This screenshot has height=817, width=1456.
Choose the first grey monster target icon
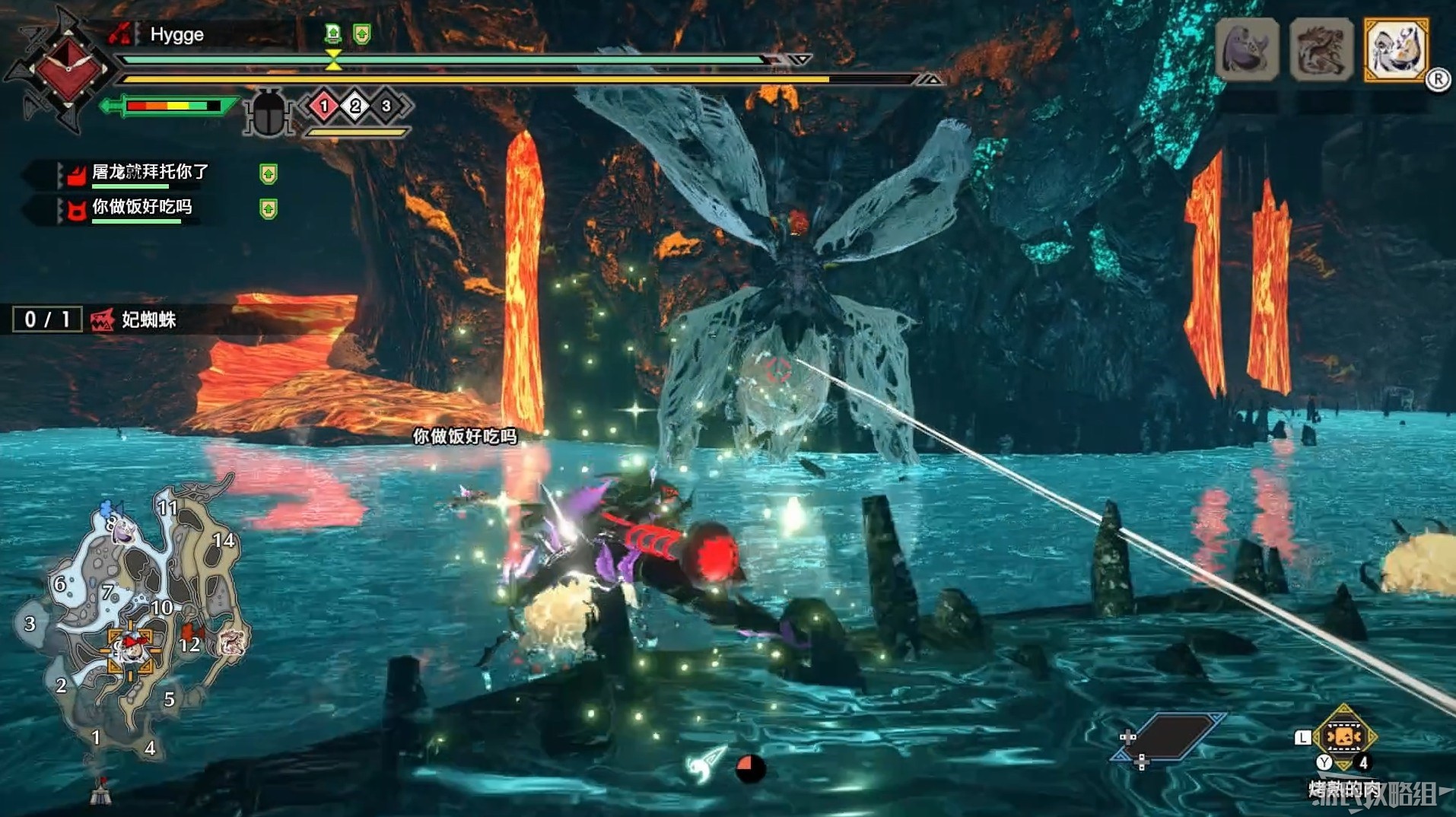1247,50
